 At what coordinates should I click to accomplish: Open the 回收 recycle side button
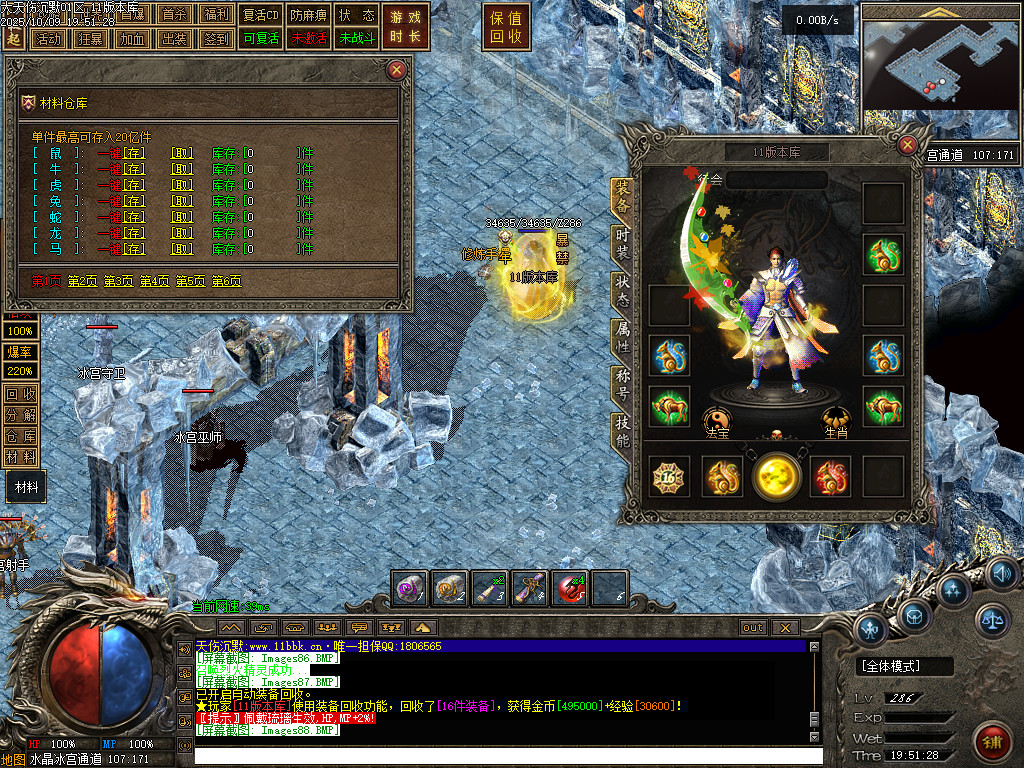point(21,393)
